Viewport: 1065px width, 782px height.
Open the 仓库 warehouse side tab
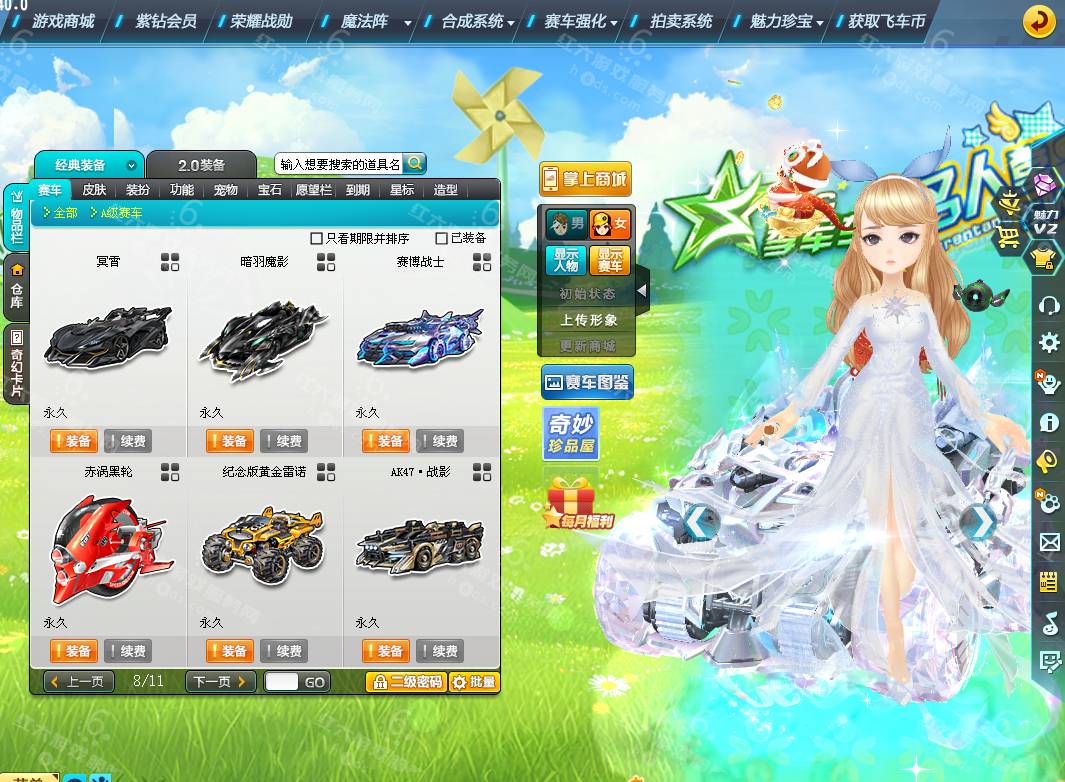pos(16,285)
